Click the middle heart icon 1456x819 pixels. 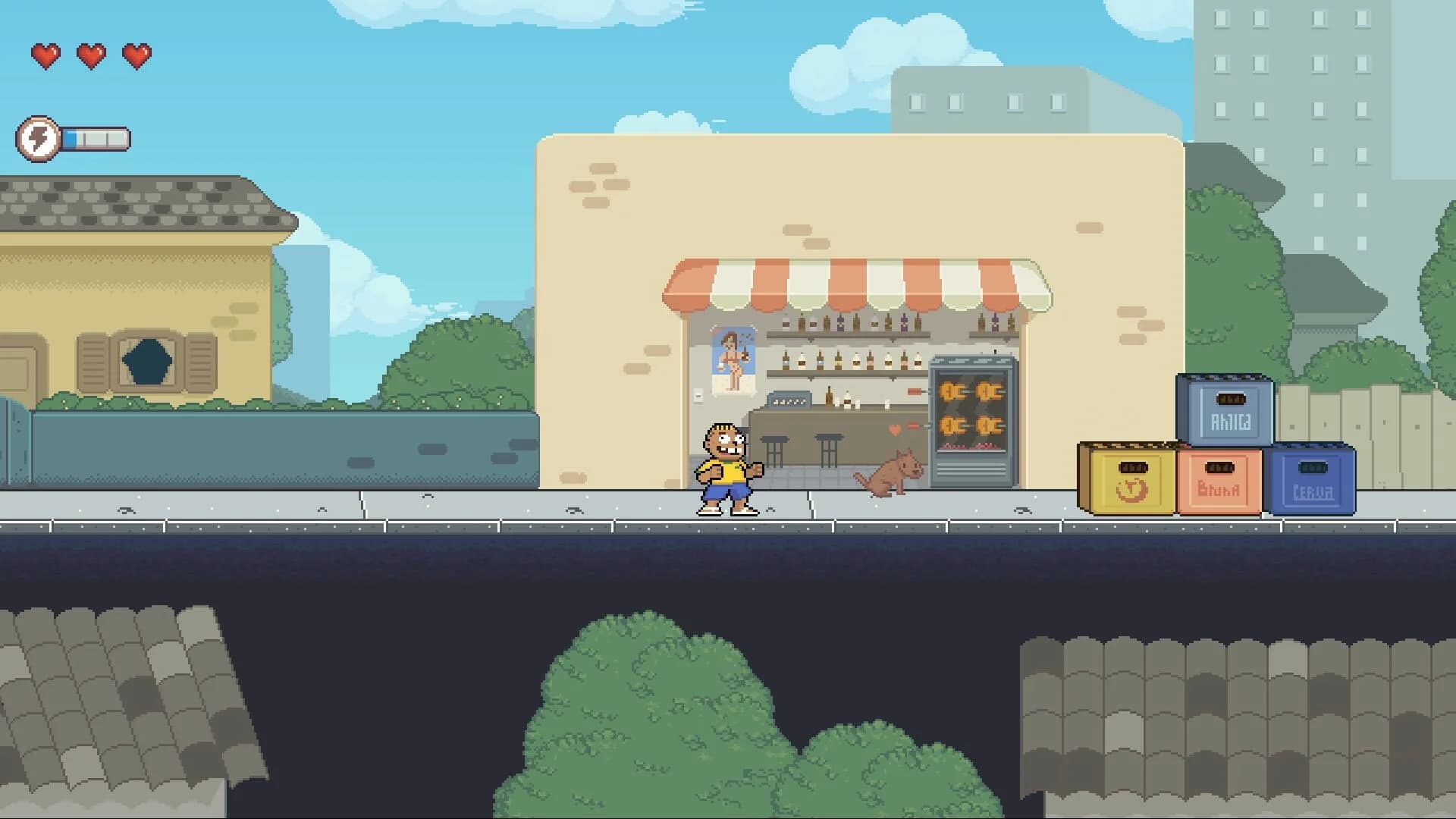point(89,55)
